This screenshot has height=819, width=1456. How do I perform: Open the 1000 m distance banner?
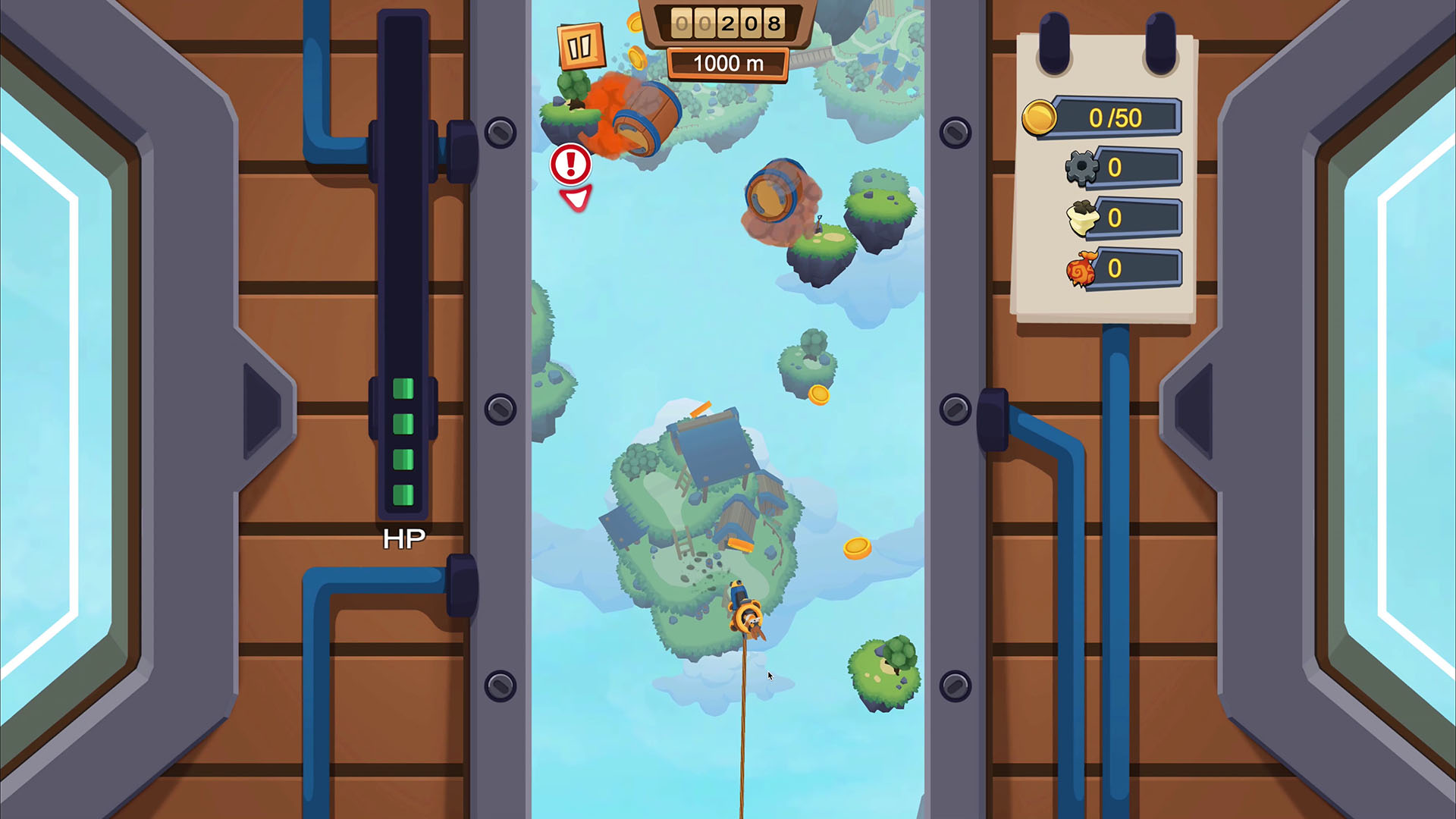click(727, 63)
